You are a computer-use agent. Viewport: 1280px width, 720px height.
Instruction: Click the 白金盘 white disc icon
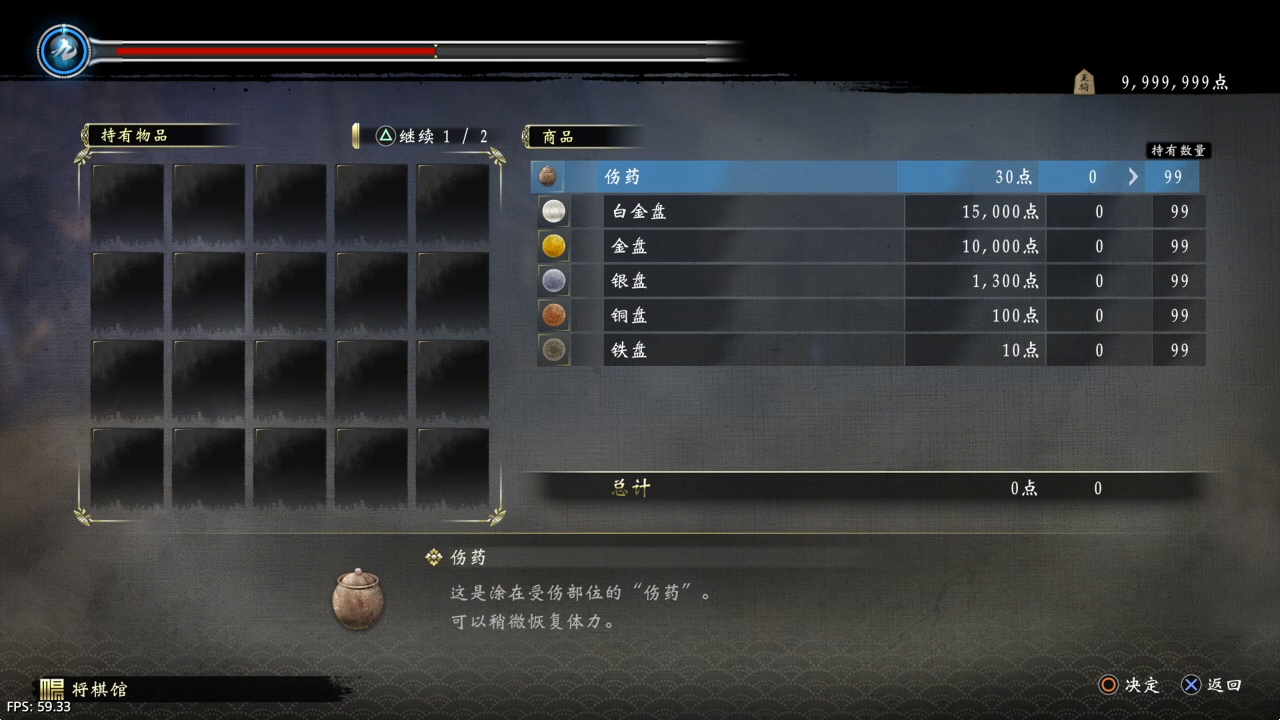coord(553,212)
